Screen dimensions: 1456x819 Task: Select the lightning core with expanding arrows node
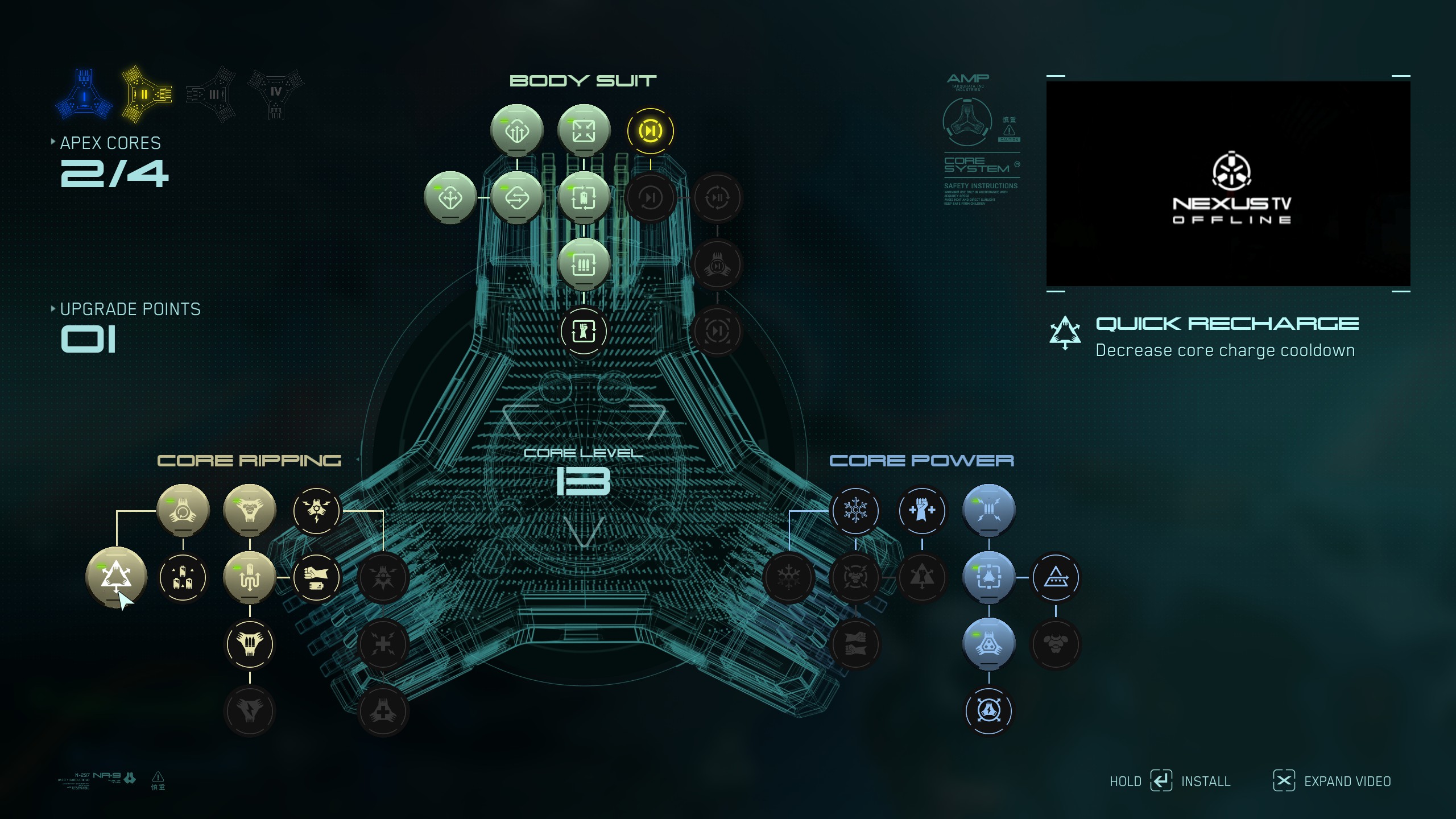(x=988, y=711)
